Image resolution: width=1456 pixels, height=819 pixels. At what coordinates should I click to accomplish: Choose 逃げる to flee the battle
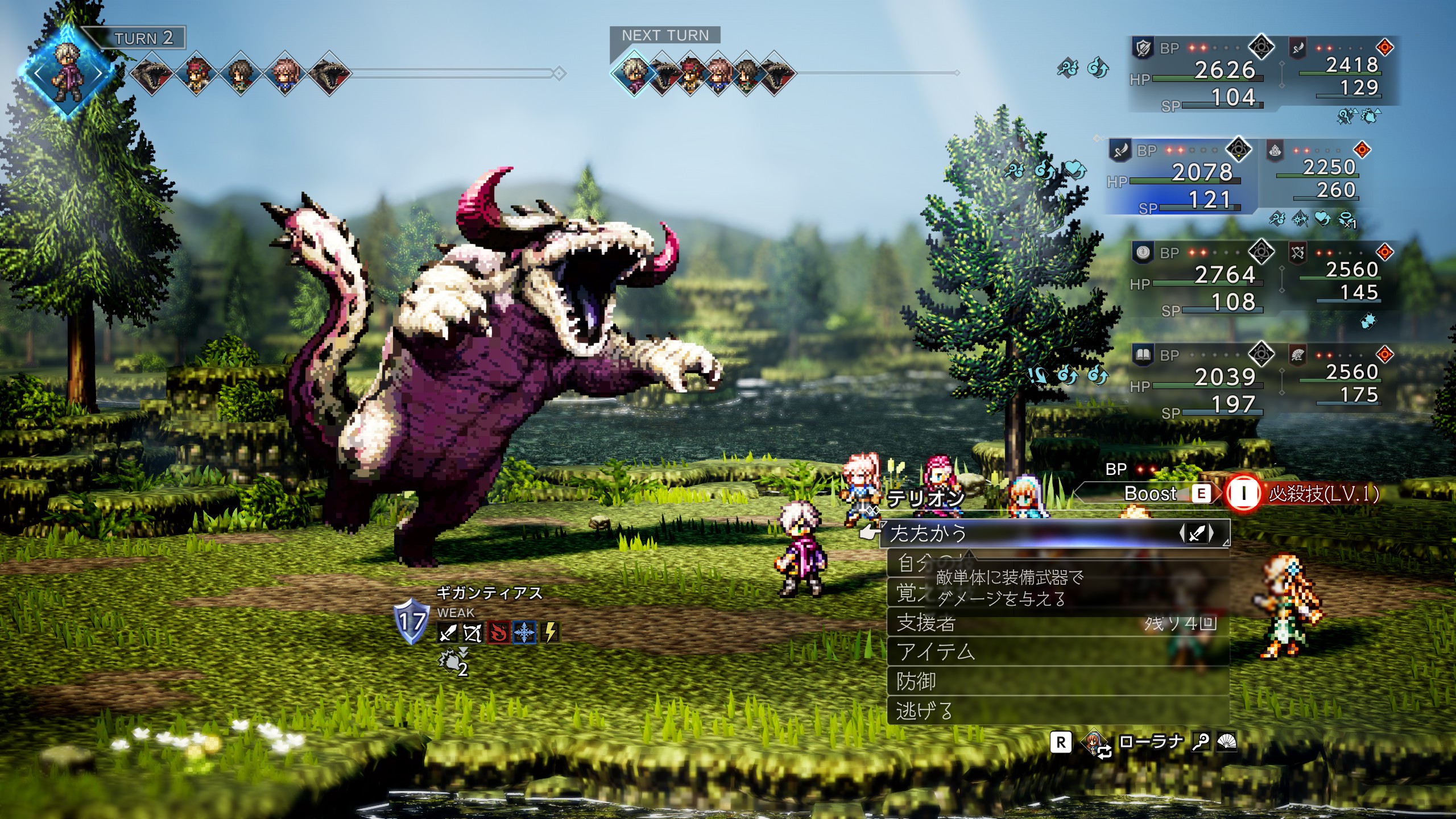coord(924,711)
